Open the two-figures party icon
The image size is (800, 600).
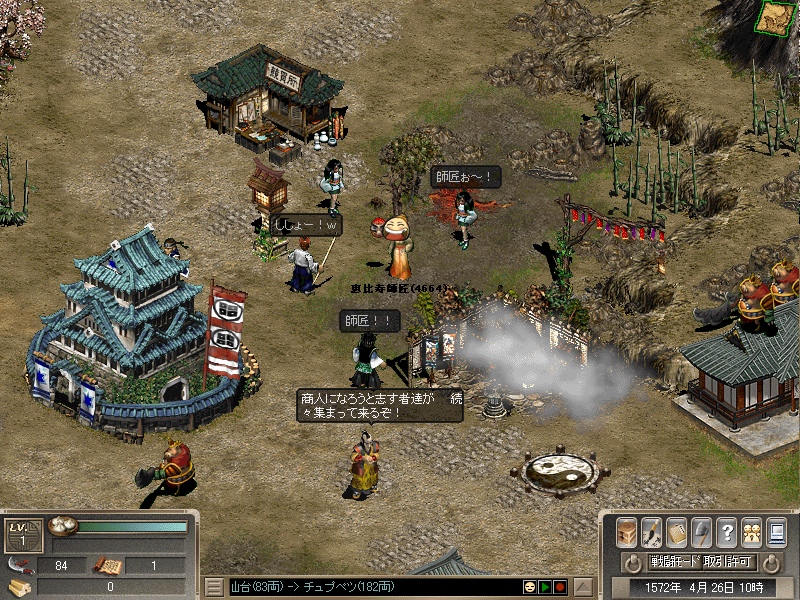pos(751,531)
